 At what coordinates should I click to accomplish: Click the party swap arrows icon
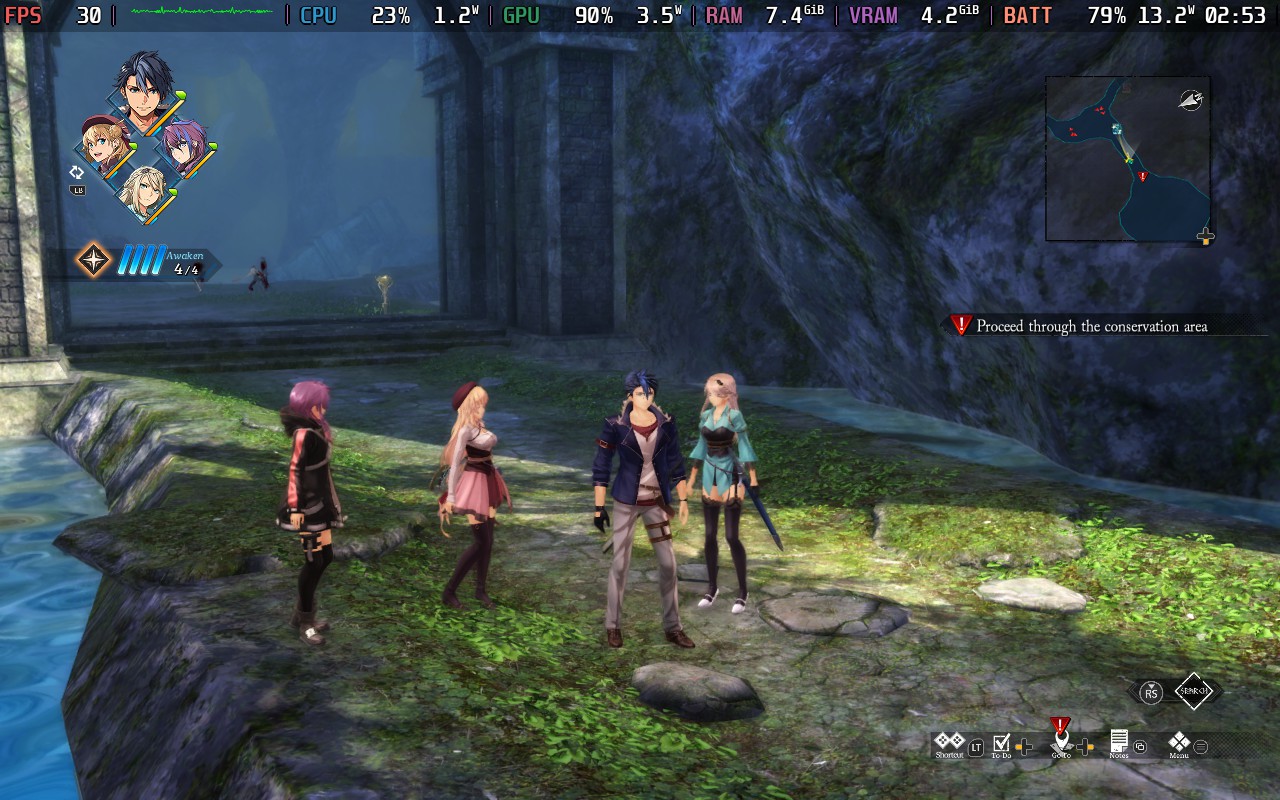click(x=77, y=173)
